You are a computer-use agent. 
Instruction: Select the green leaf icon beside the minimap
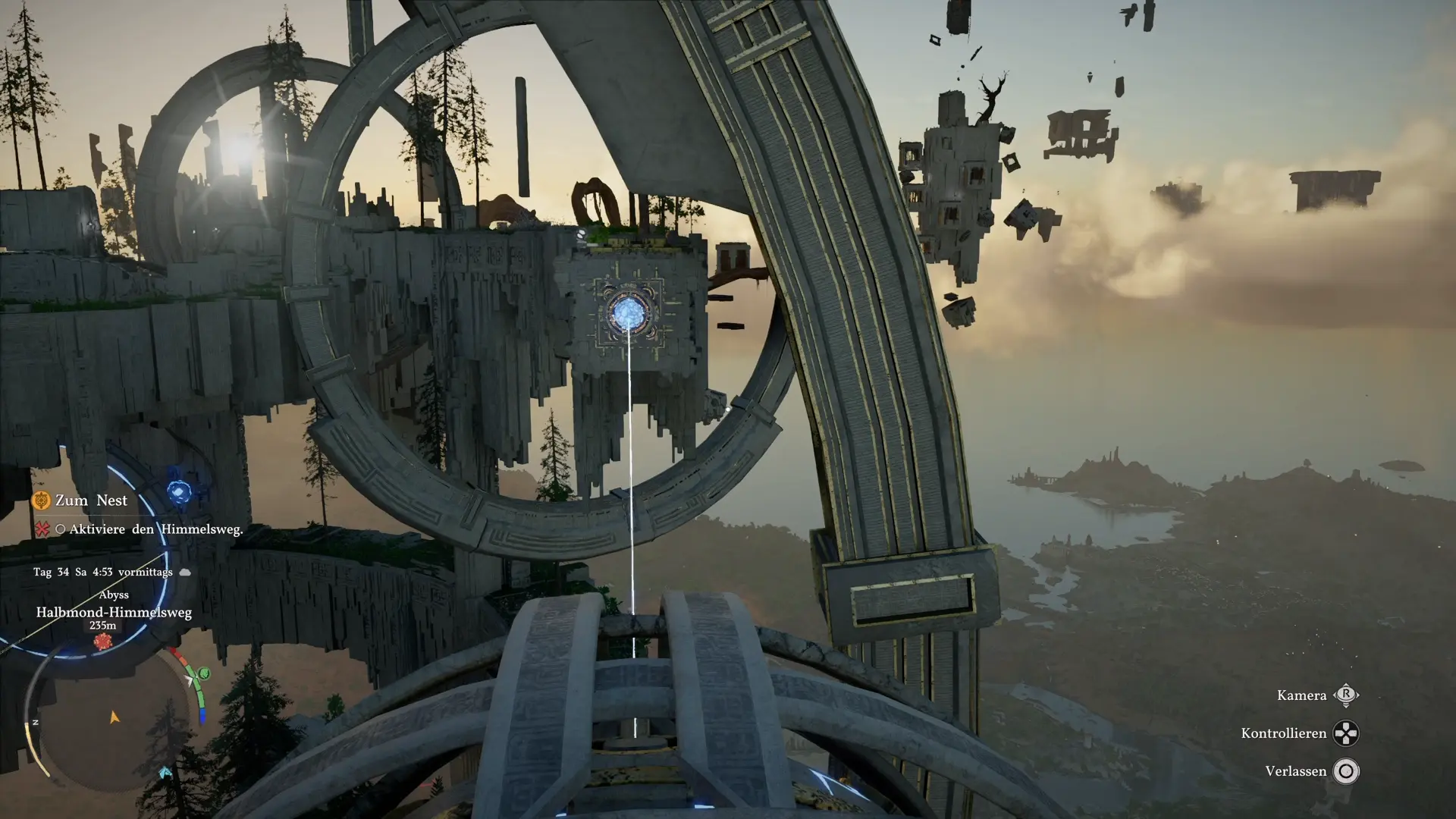(203, 673)
